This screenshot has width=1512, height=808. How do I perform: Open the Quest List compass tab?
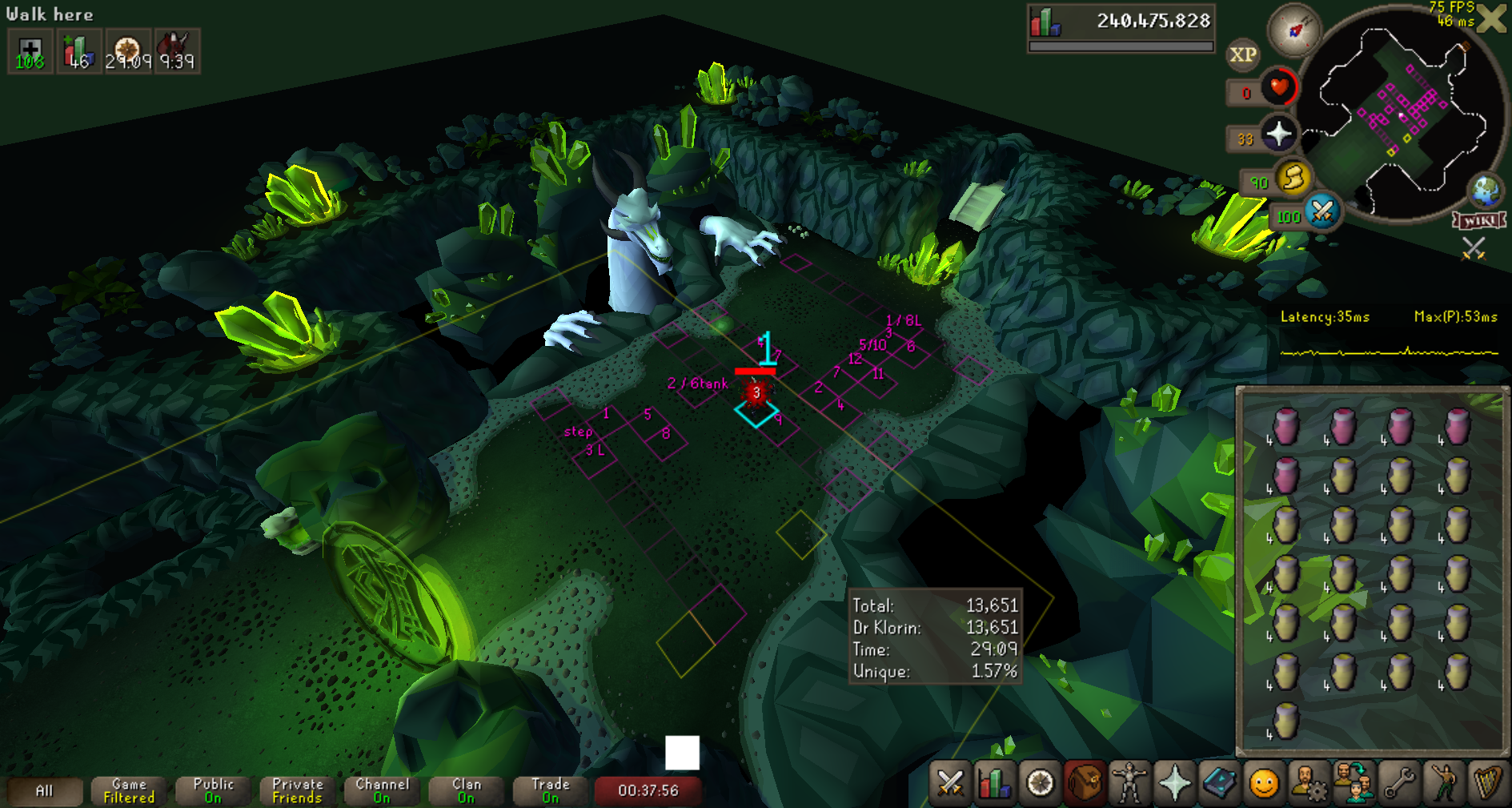click(1040, 782)
